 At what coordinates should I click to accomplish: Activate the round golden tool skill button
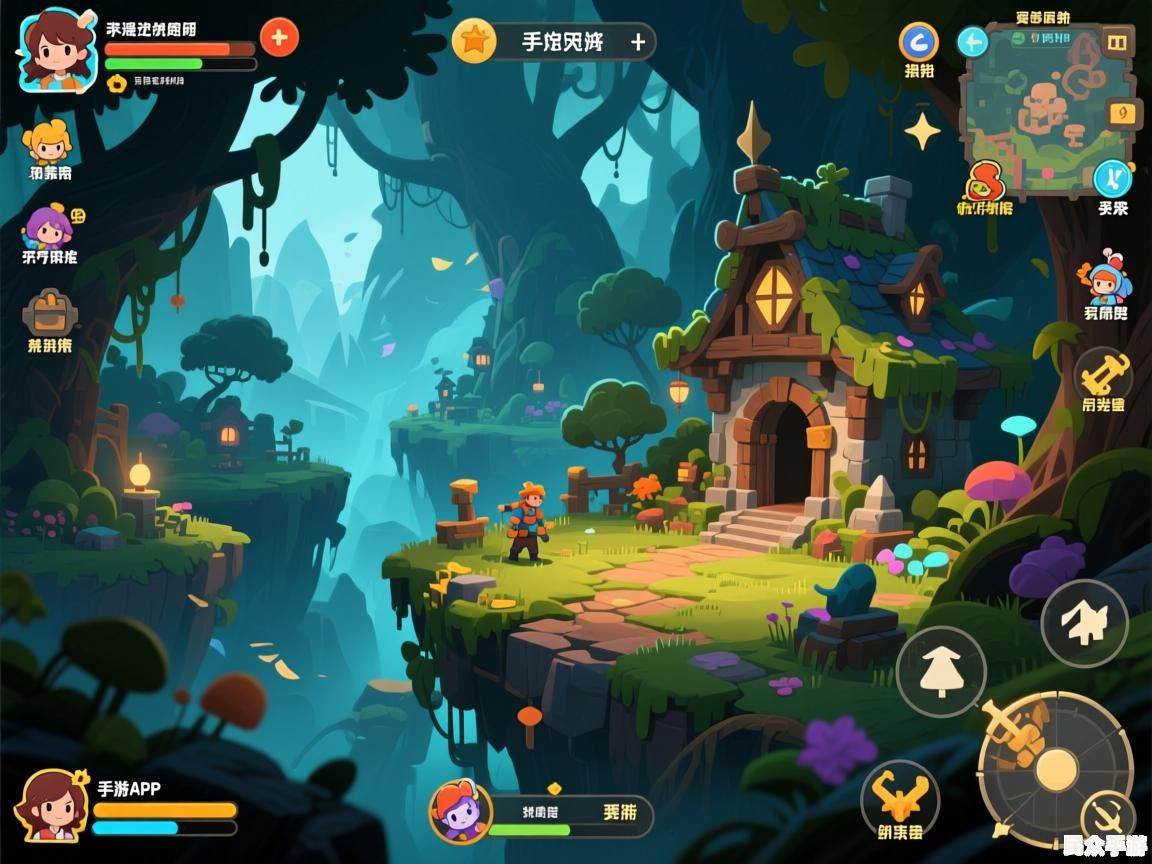1103,376
